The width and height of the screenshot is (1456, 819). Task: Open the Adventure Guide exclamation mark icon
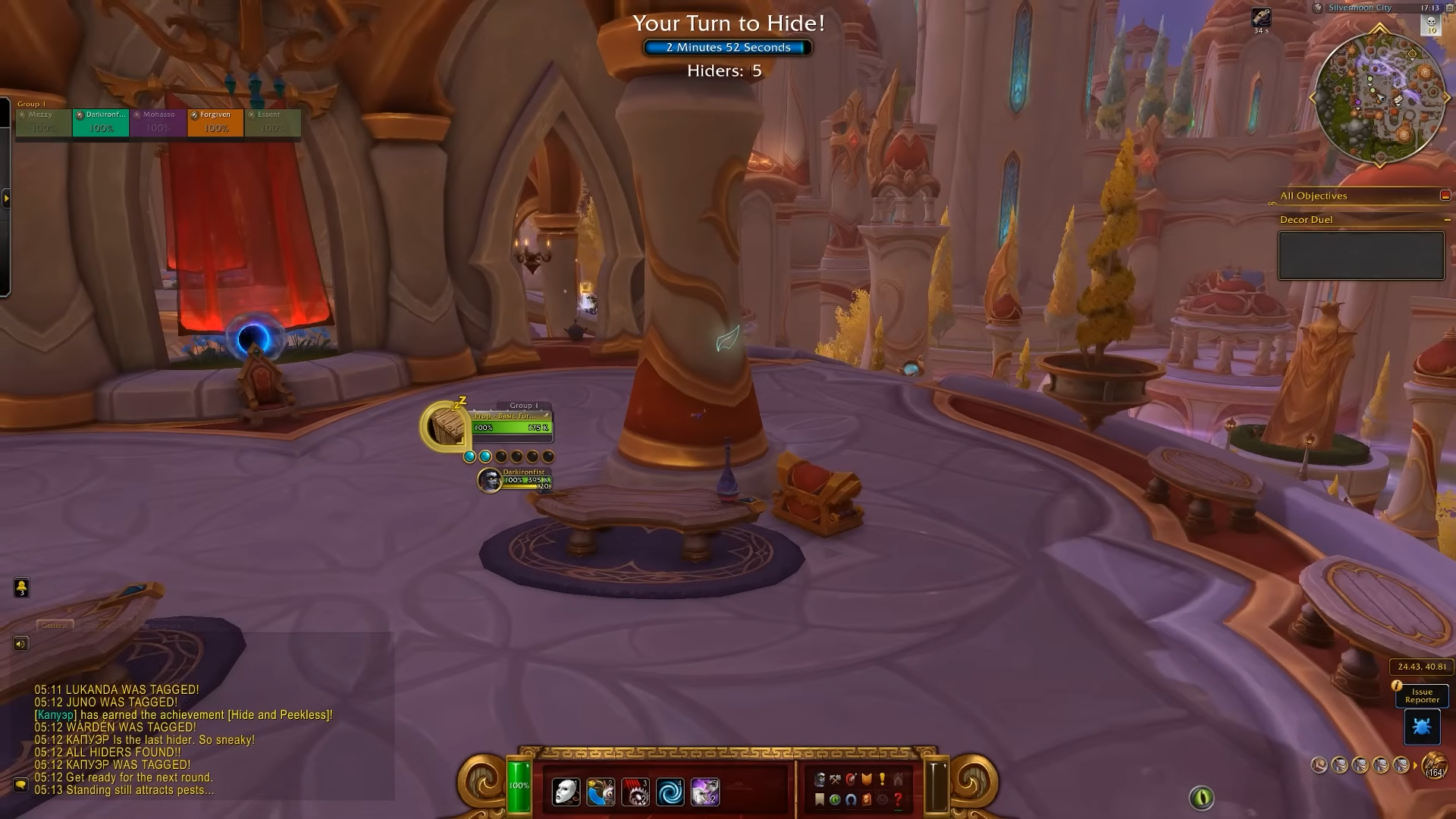coord(882,779)
